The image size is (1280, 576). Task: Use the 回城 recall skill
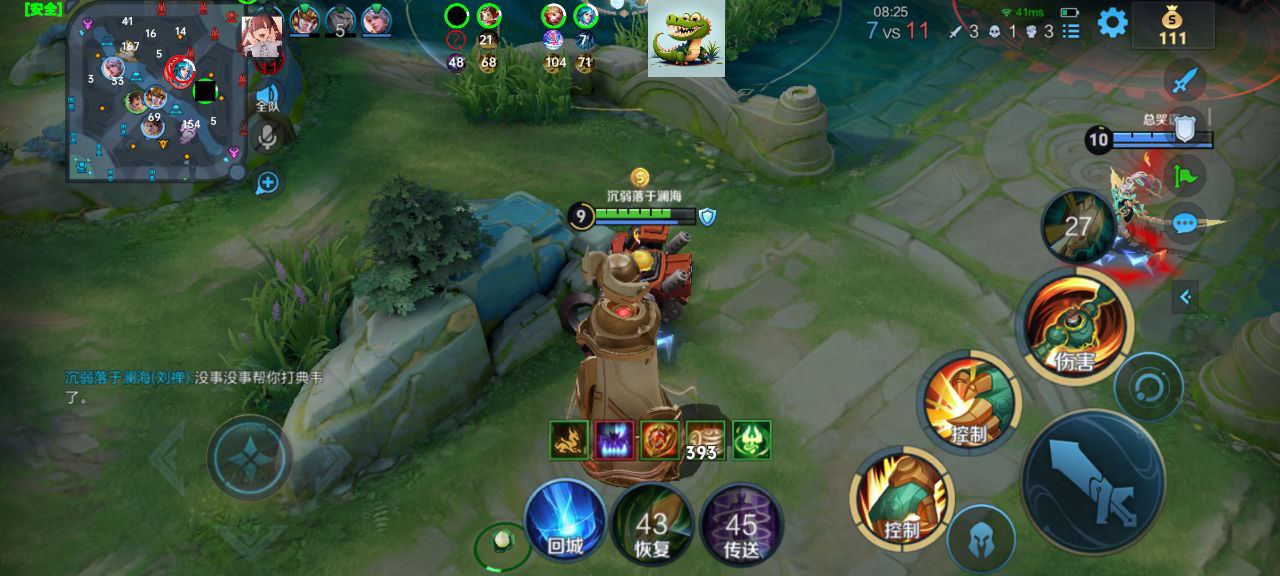[565, 520]
